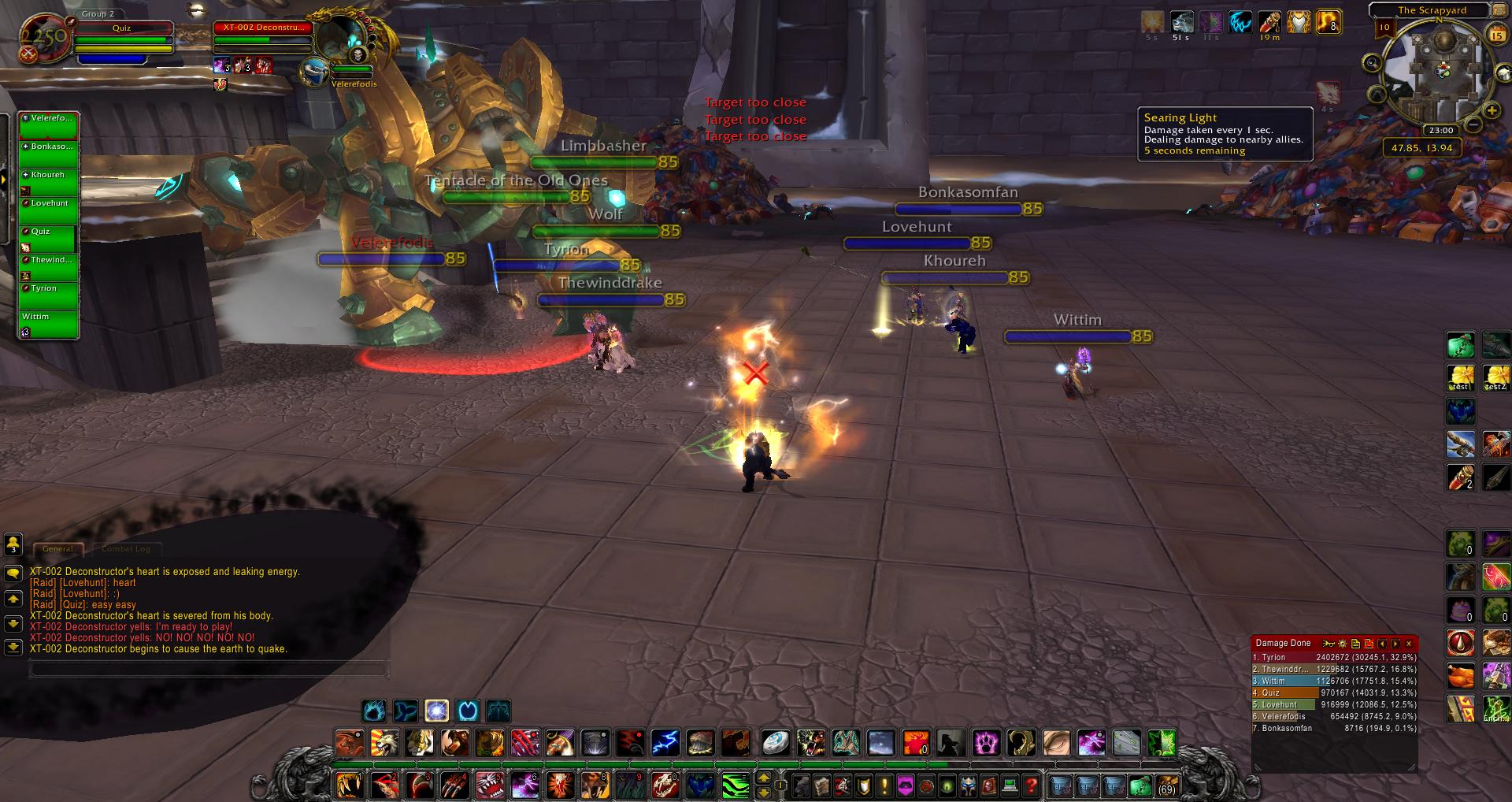The image size is (1512, 802).
Task: Open the red question mark help button
Action: 1031,785
